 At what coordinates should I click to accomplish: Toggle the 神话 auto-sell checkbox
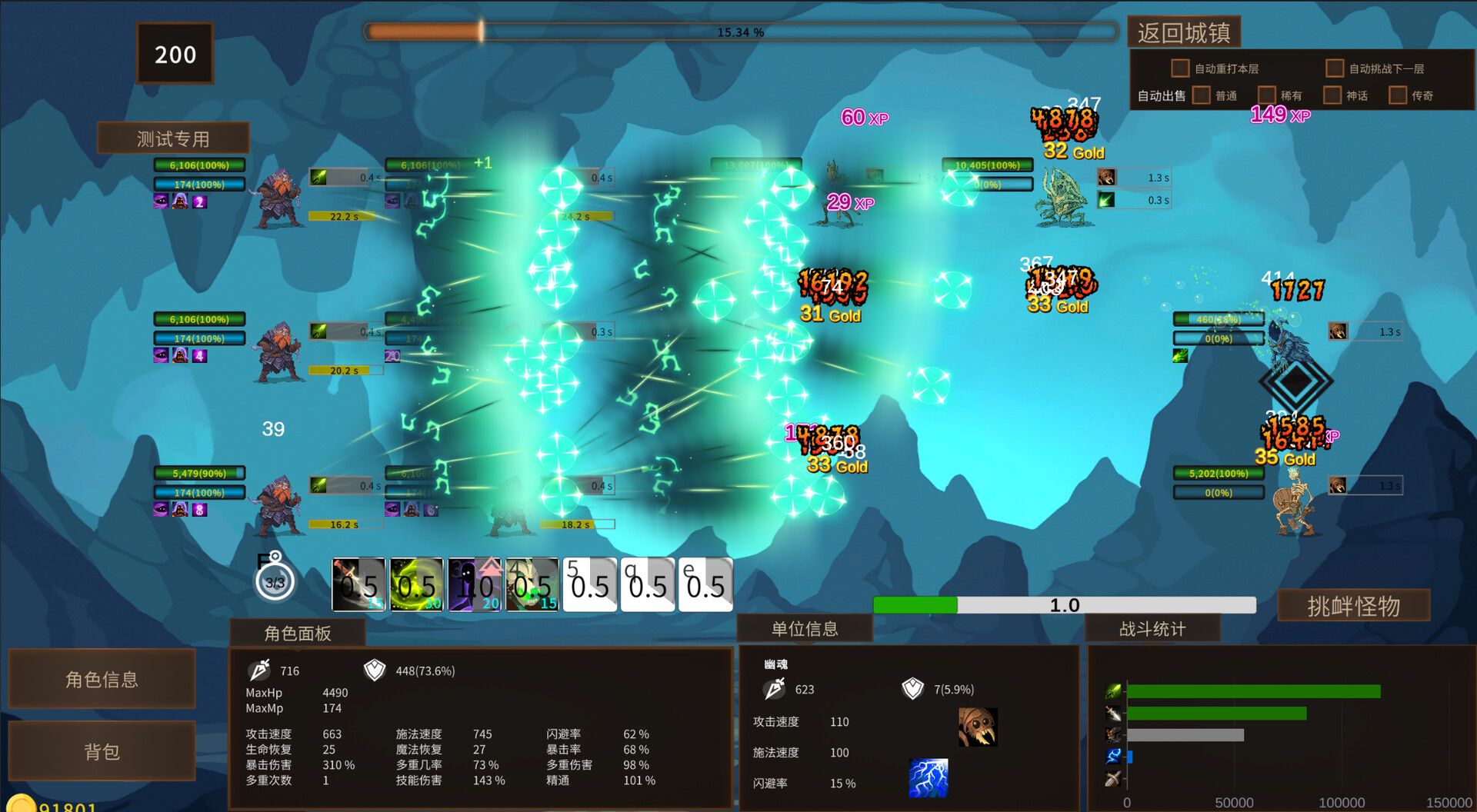[x=1332, y=95]
